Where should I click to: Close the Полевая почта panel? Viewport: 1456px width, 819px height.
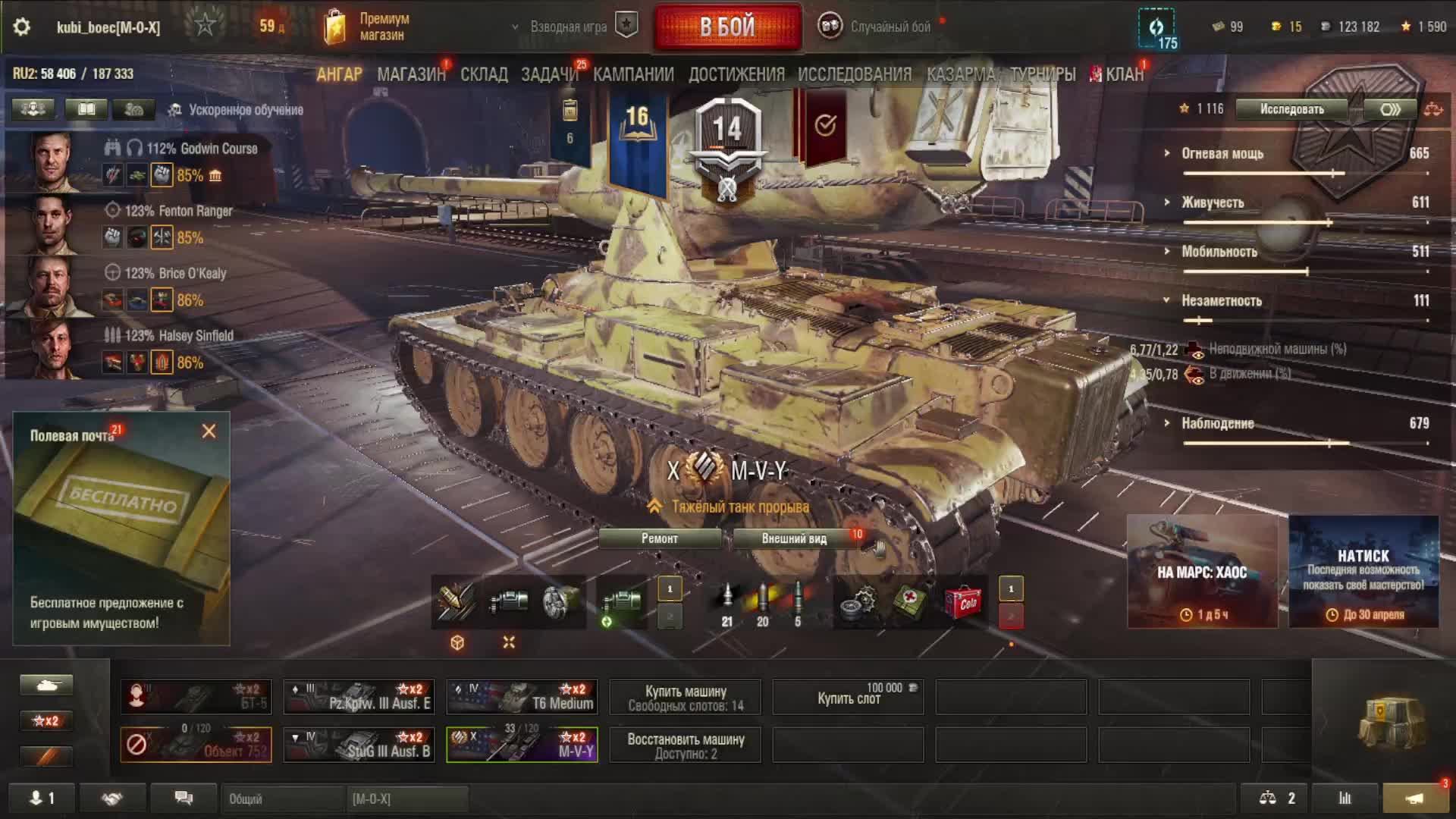pyautogui.click(x=209, y=431)
